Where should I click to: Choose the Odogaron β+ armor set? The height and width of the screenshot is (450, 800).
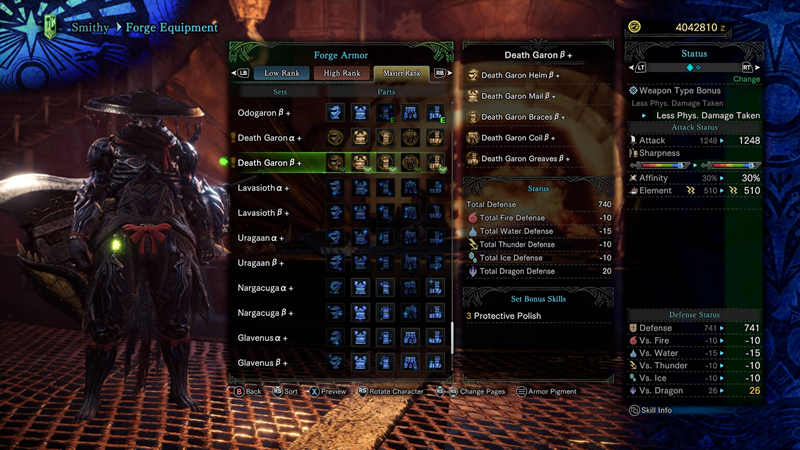(264, 113)
